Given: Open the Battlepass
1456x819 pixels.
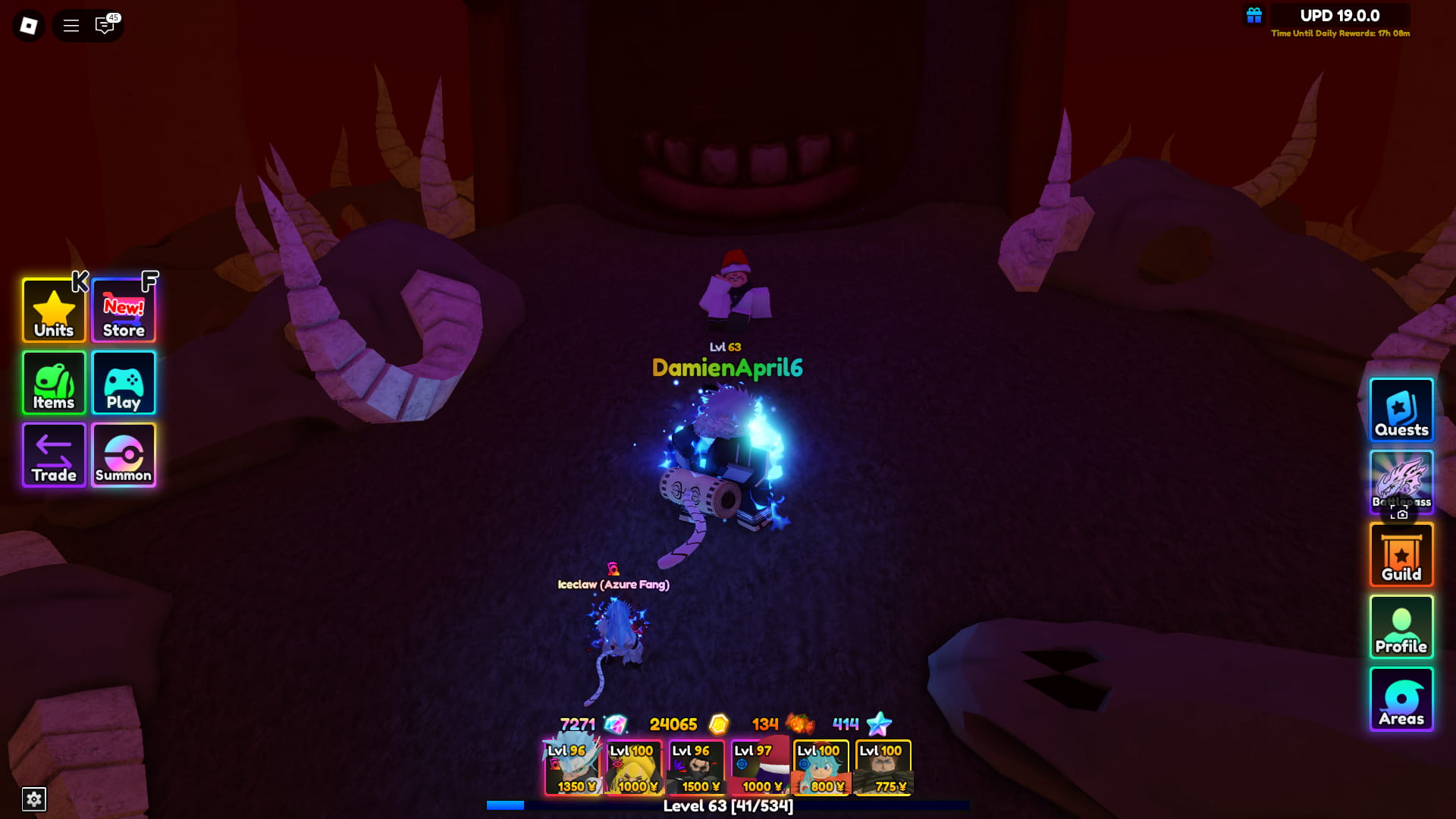Looking at the screenshot, I should 1401,482.
